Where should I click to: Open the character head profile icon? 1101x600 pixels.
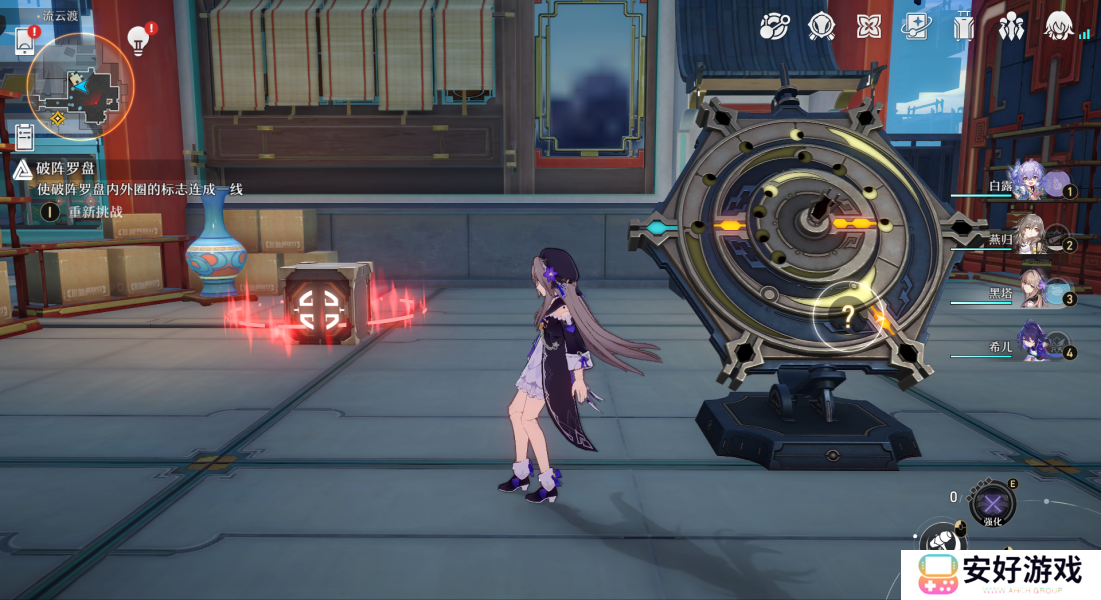(x=1059, y=26)
